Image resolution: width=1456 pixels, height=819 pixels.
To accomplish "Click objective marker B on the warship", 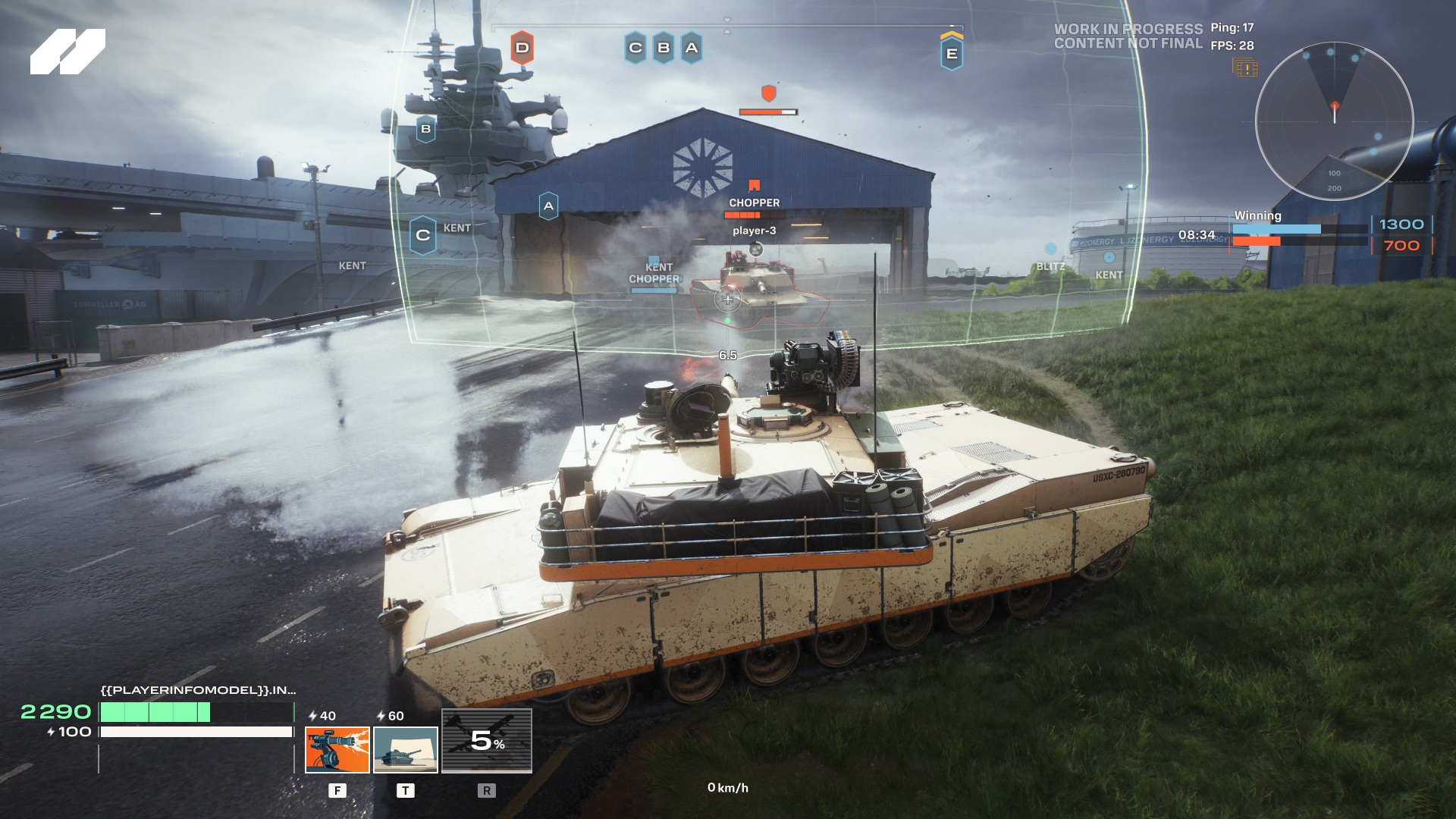I will [425, 129].
